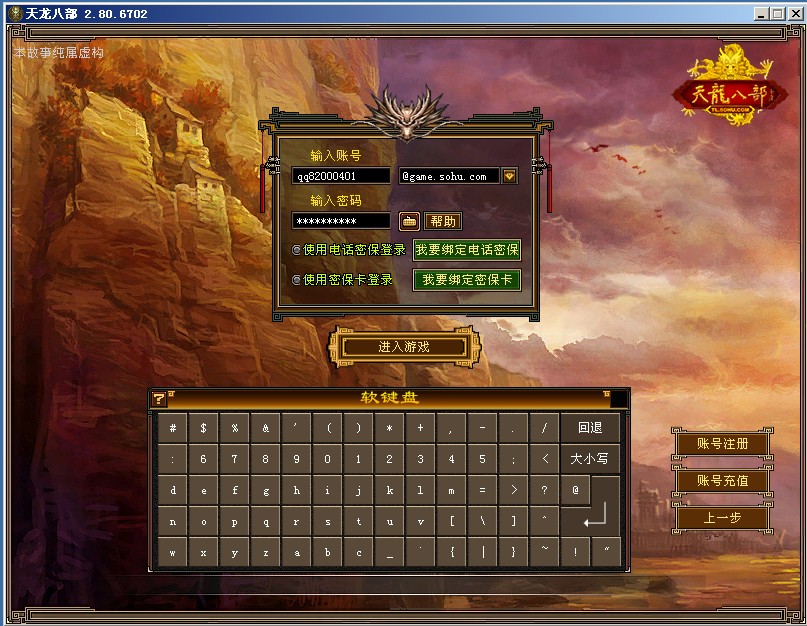Select the 使用密保卡登录 security card login option
The width and height of the screenshot is (807, 626).
point(297,280)
